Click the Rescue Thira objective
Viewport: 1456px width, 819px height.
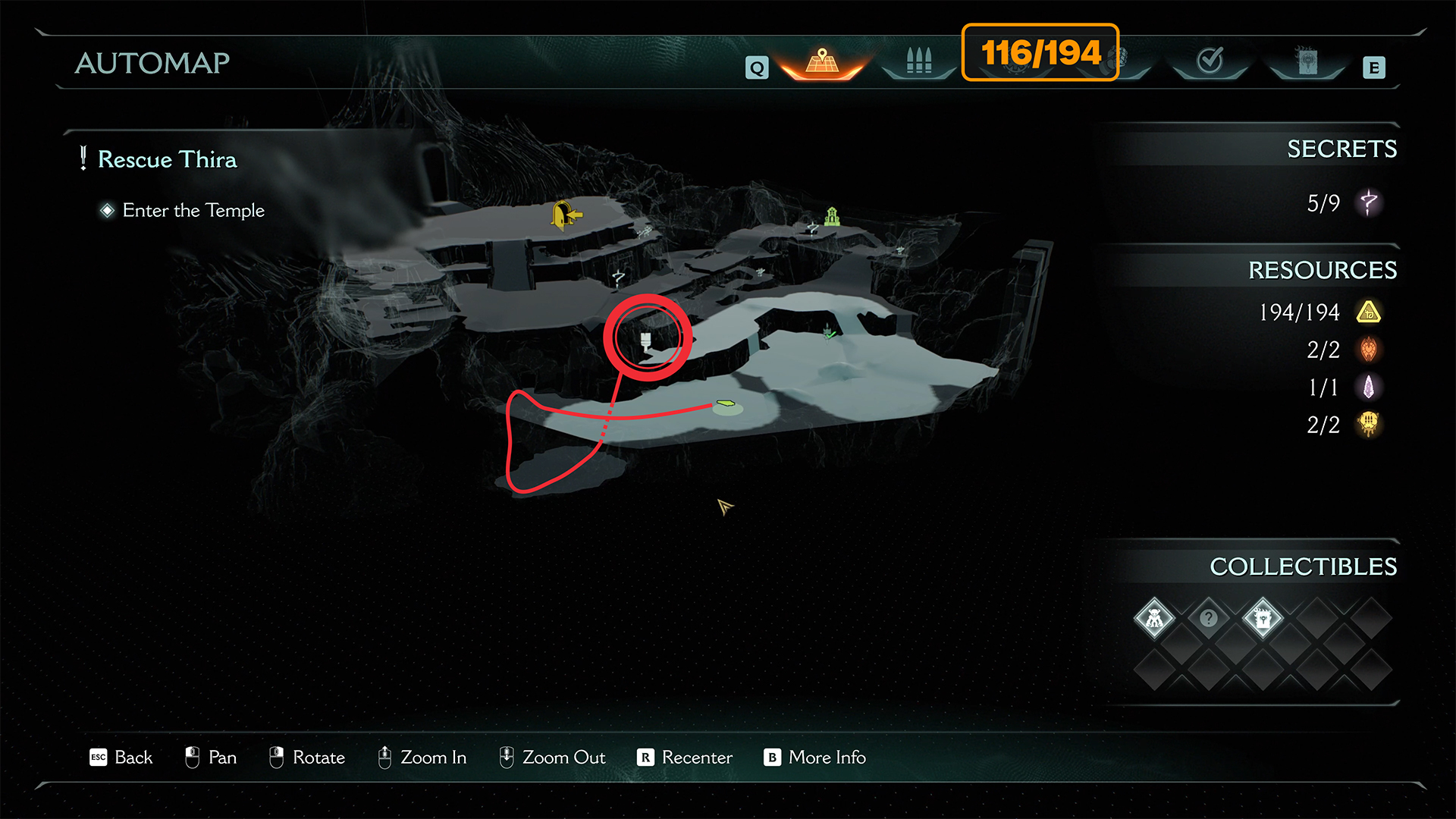[167, 159]
